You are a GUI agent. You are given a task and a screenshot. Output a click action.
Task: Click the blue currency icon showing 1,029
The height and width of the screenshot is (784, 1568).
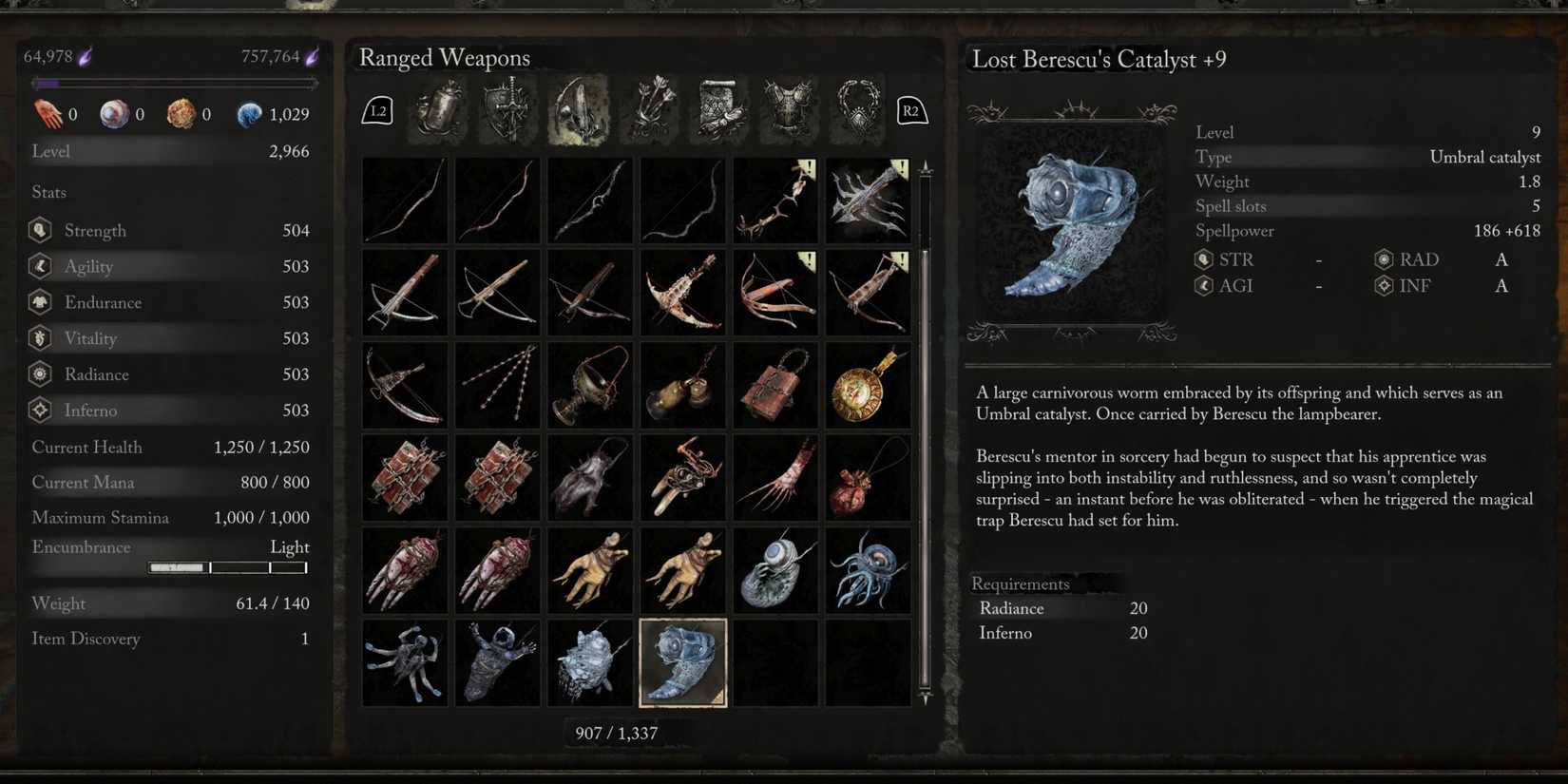click(249, 113)
